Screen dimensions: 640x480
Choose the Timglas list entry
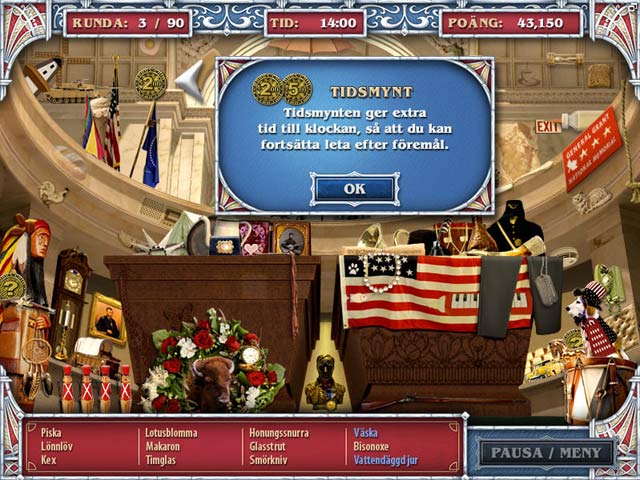click(162, 461)
